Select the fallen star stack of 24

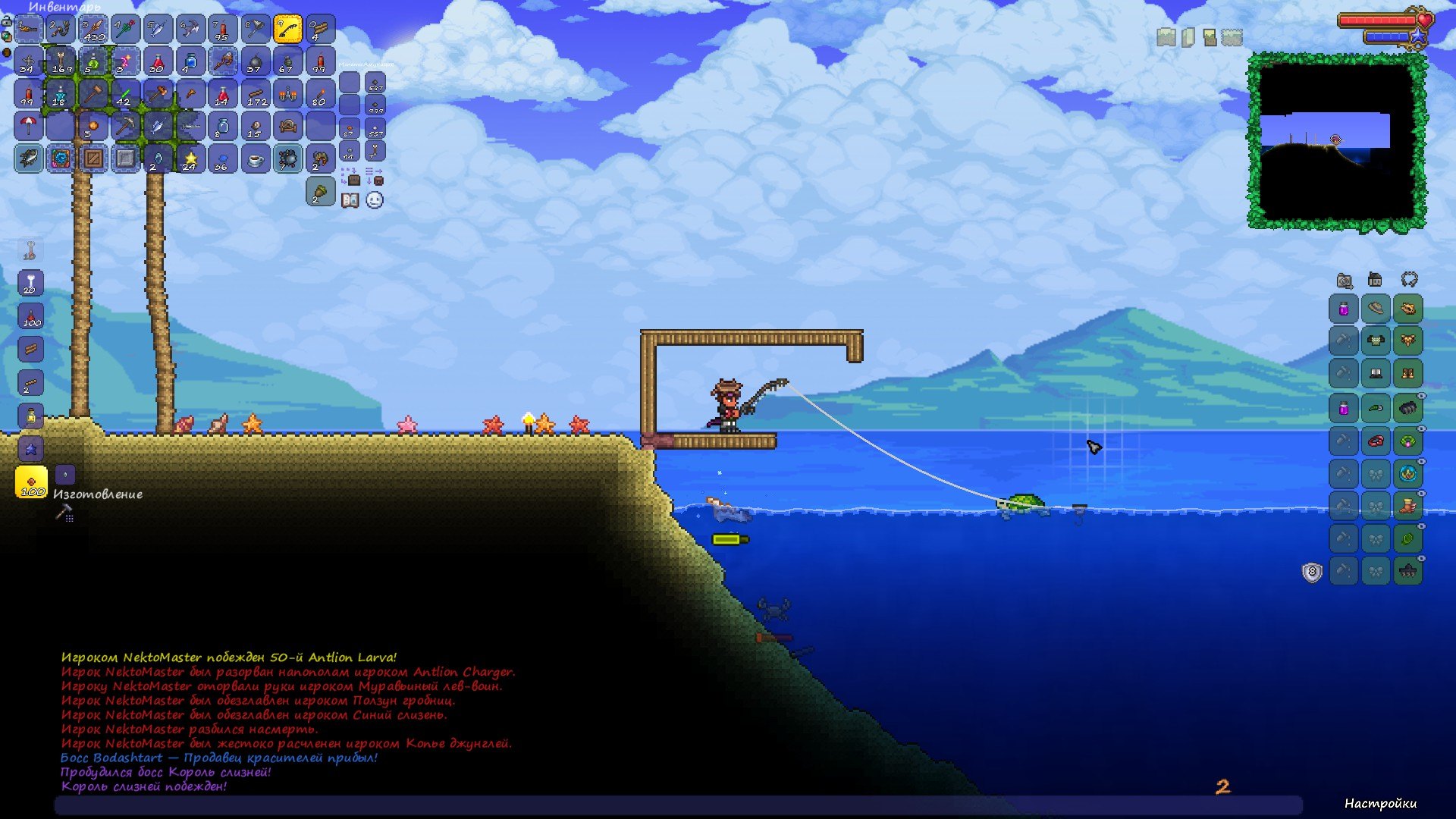[x=190, y=158]
